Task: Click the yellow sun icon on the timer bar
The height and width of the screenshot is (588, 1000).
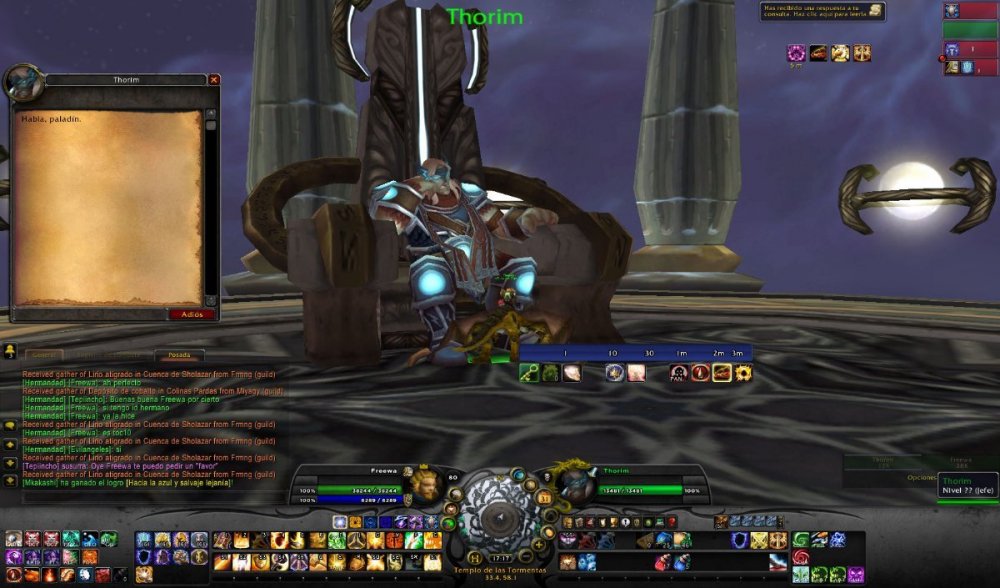Action: coord(742,373)
